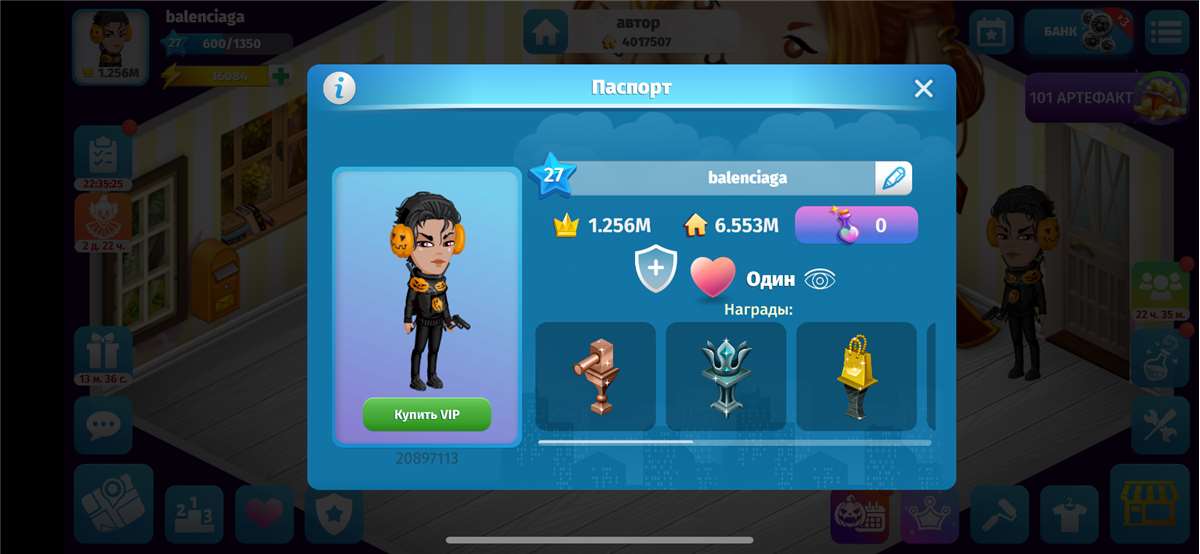Open the chat speech bubble
1200x554 pixels.
pos(102,426)
